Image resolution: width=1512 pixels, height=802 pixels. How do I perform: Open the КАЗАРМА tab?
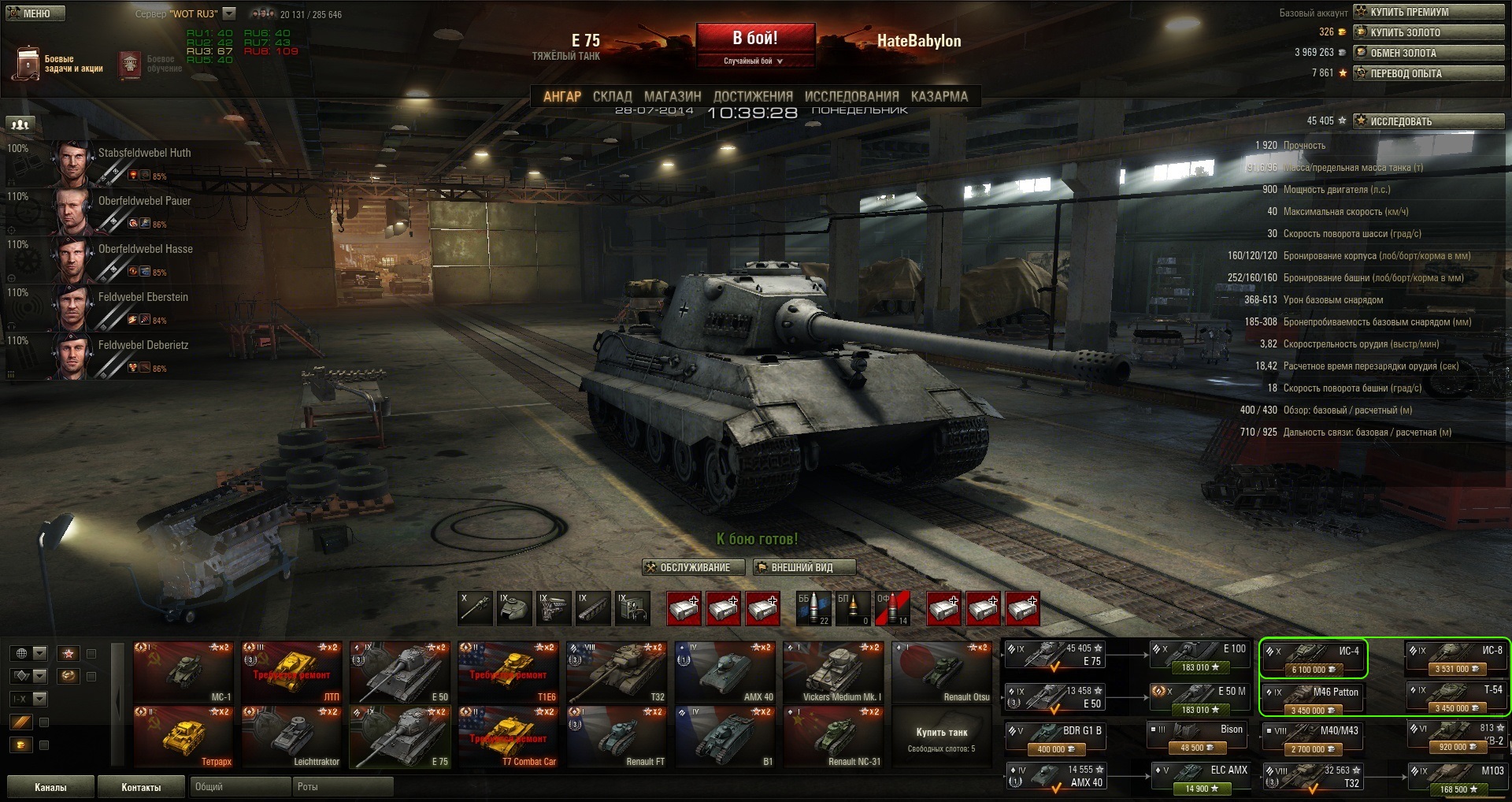939,96
